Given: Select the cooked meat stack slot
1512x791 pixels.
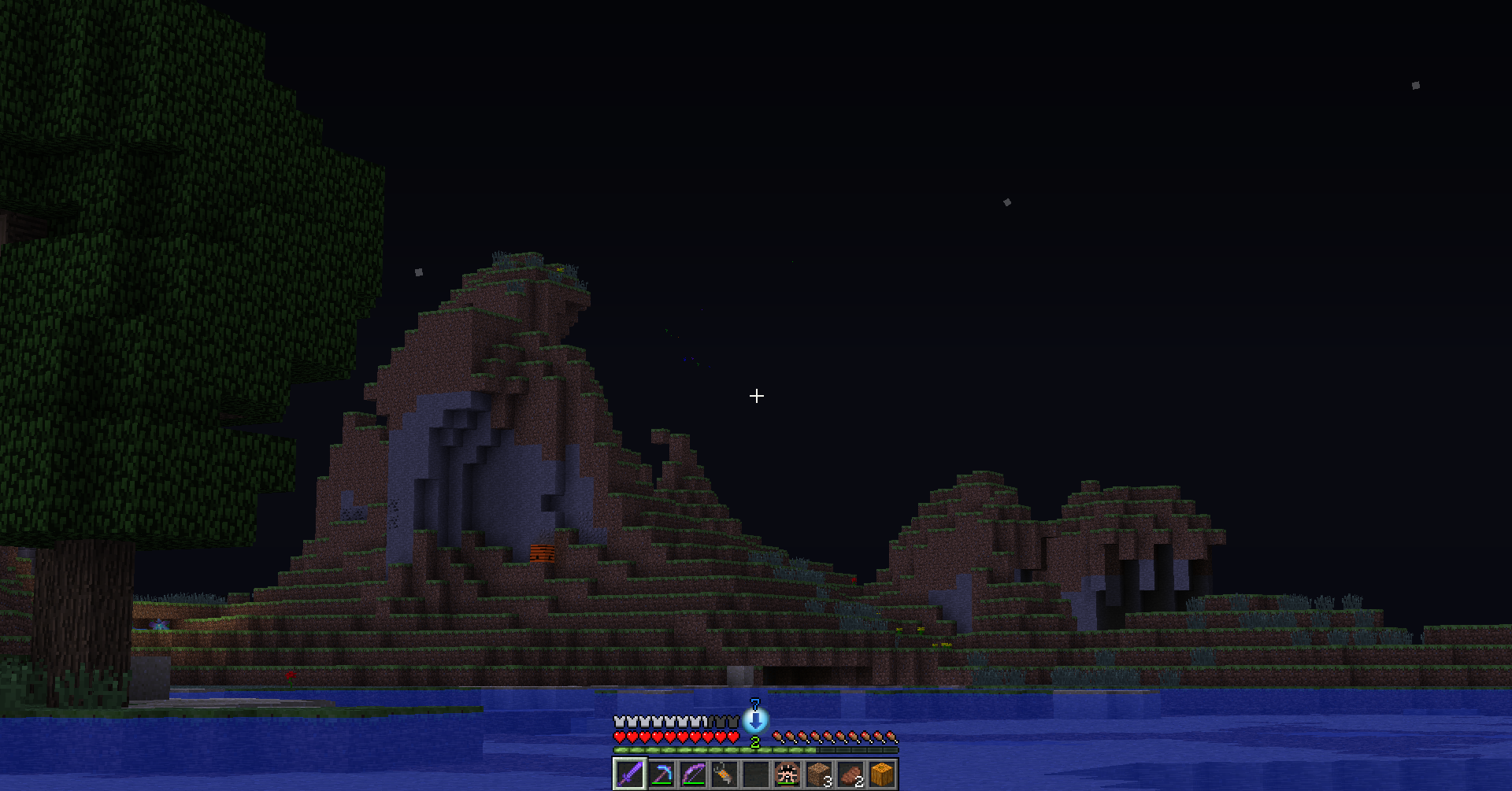Looking at the screenshot, I should point(850,774).
